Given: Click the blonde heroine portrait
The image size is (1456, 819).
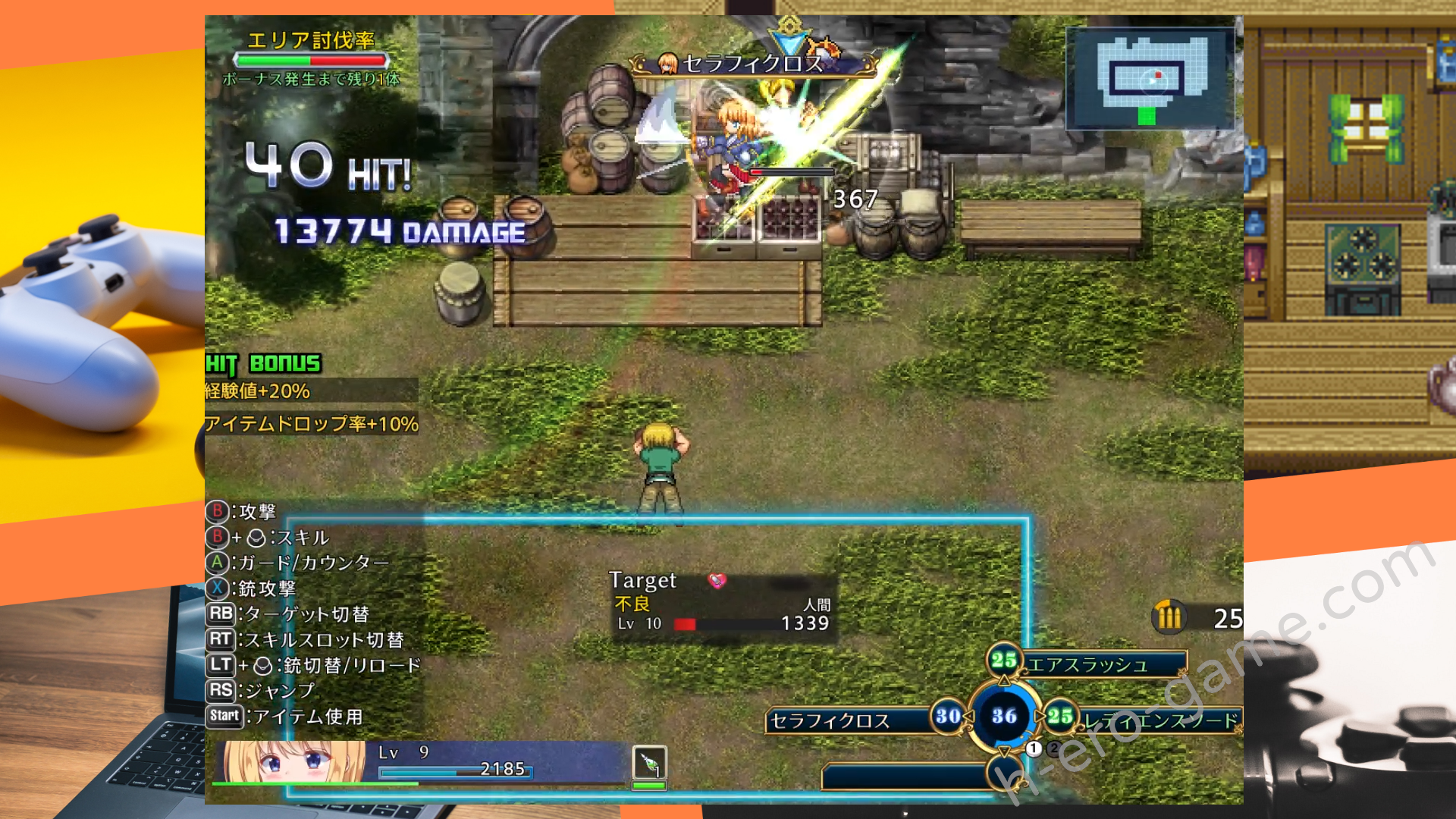Looking at the screenshot, I should (293, 761).
